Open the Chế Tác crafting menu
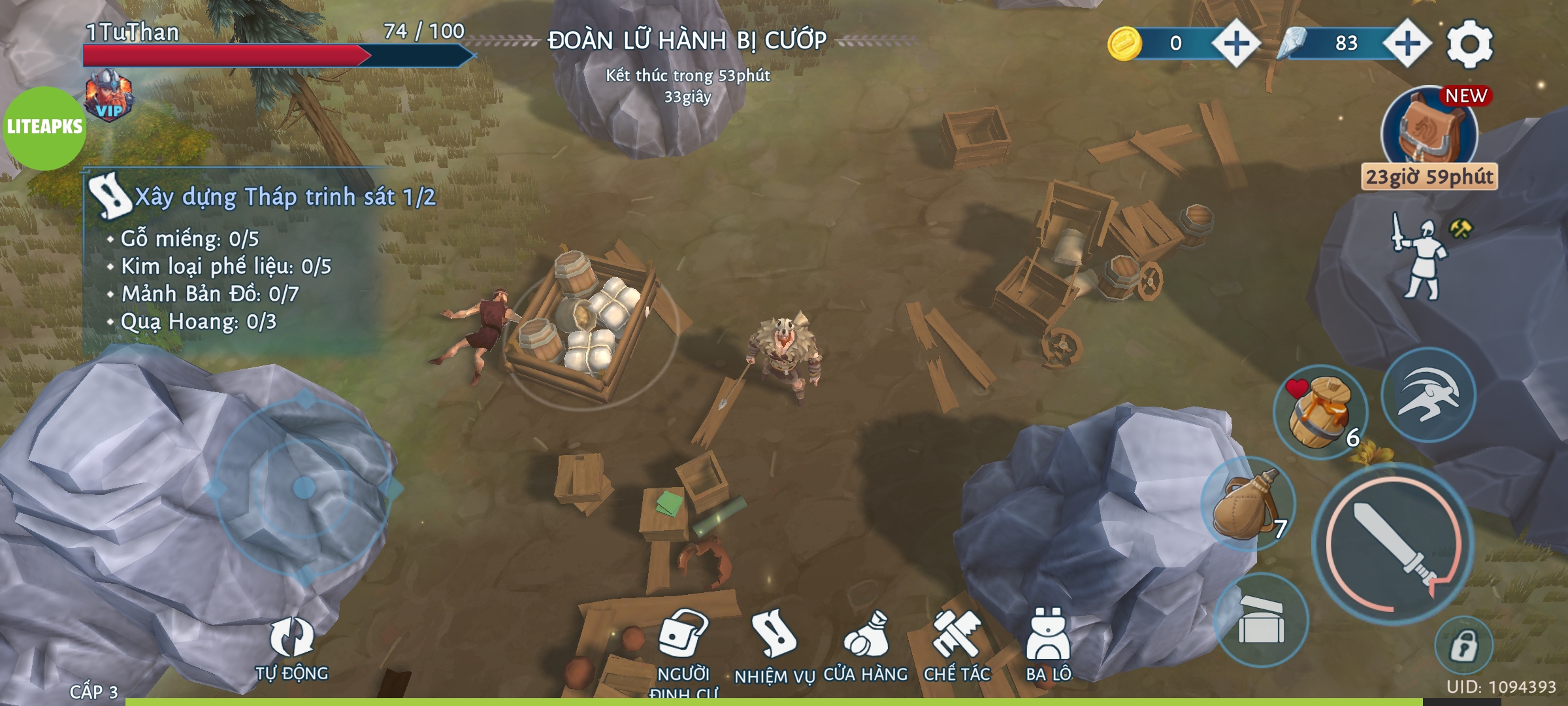This screenshot has height=706, width=1568. coord(956,644)
